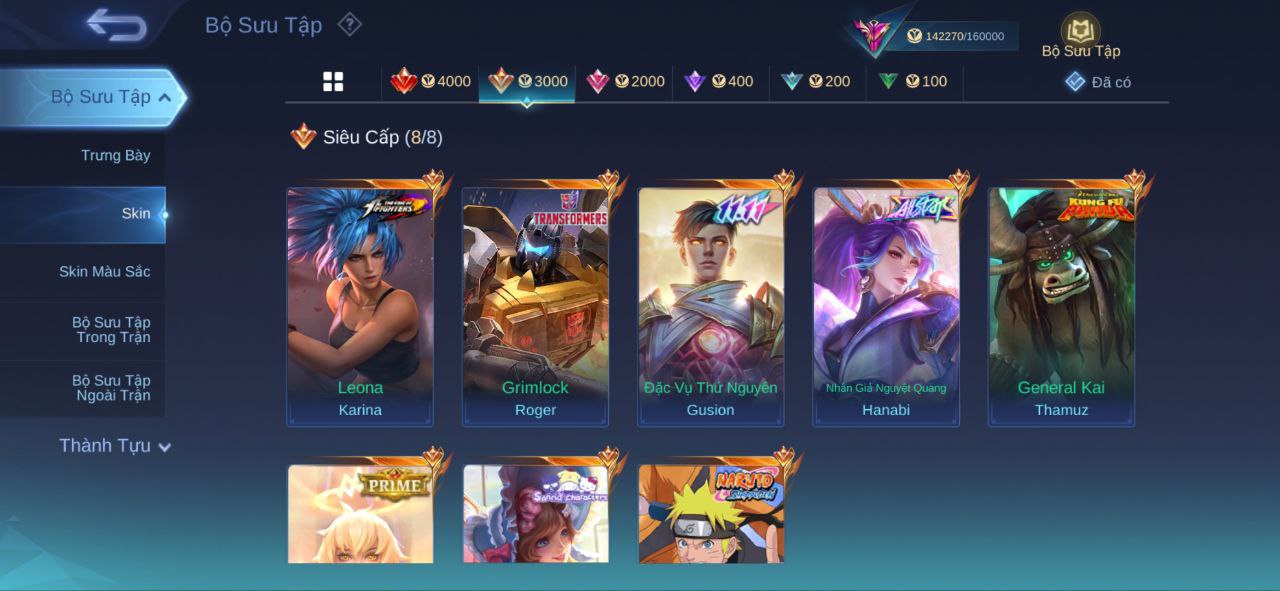
Task: Open the Bộ Sưu Tập book icon
Action: 1080,33
